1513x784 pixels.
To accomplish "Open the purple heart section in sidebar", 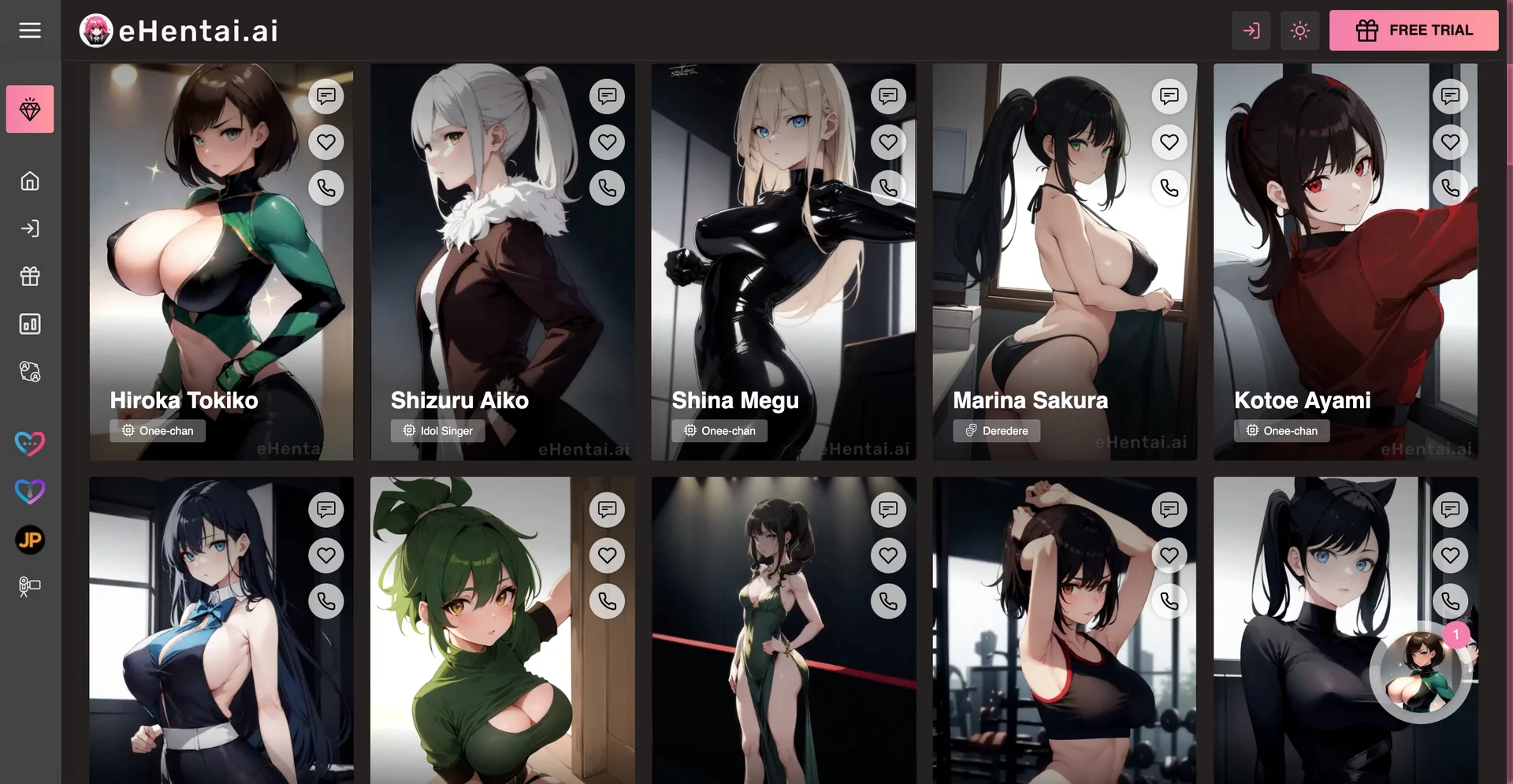I will click(x=30, y=492).
